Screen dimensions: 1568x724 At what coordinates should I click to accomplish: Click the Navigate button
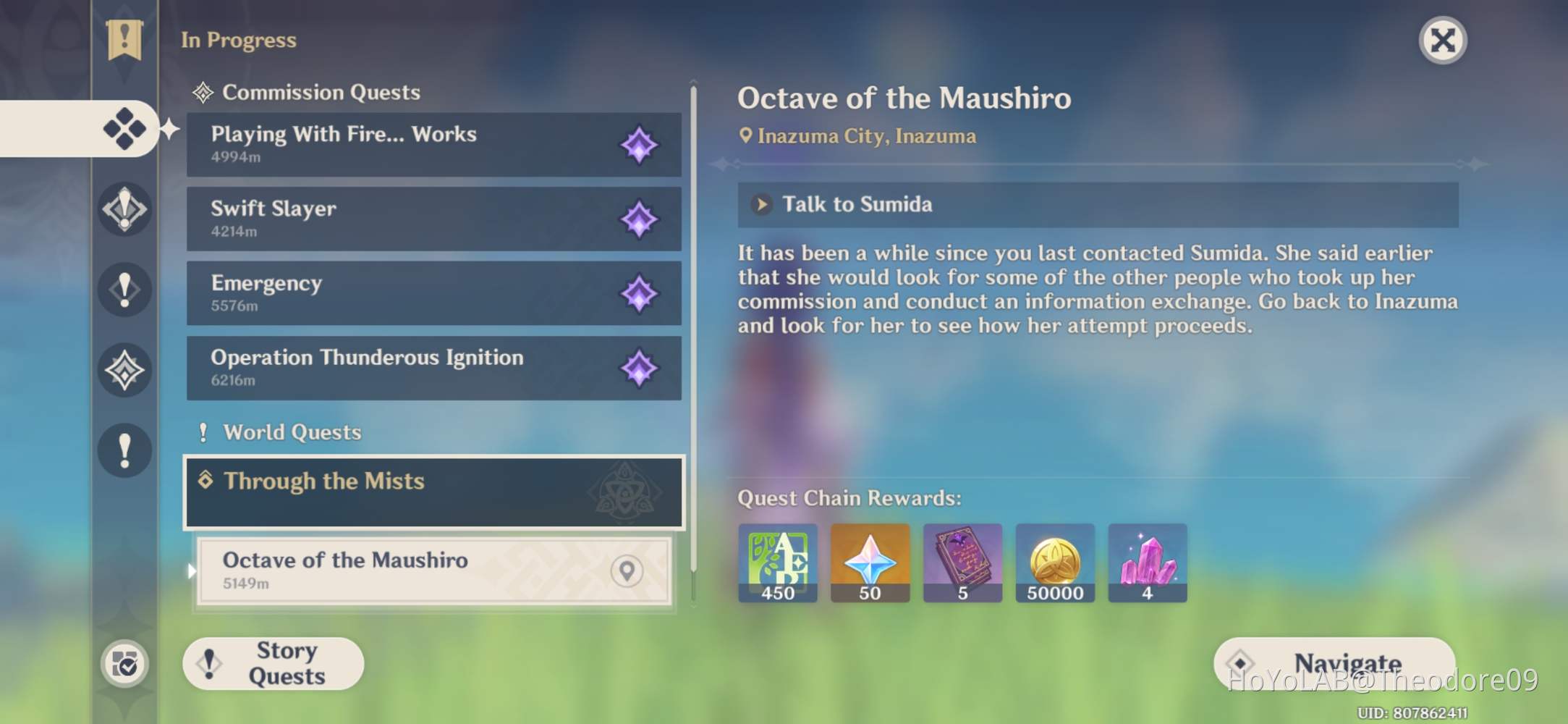(x=1334, y=663)
